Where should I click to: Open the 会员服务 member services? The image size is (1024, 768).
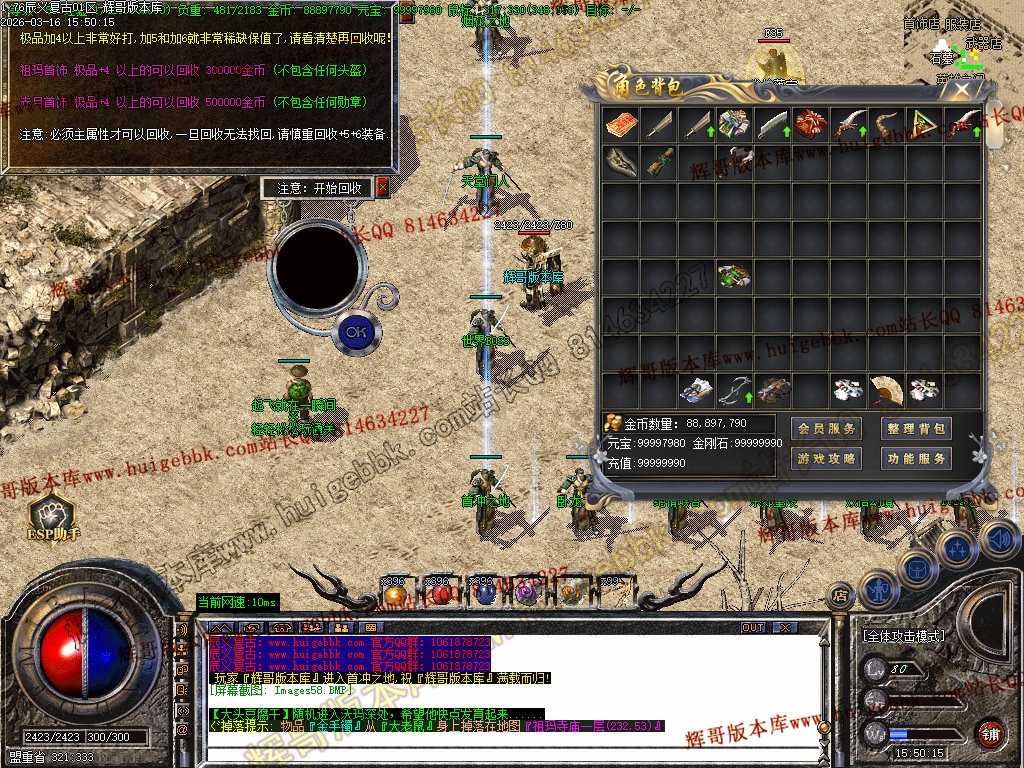(x=827, y=429)
